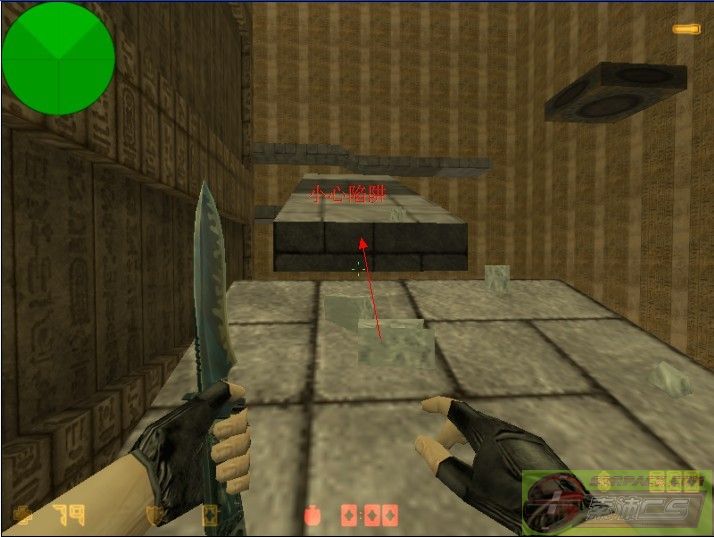Click the green circular radar
The image size is (714, 537).
click(58, 58)
